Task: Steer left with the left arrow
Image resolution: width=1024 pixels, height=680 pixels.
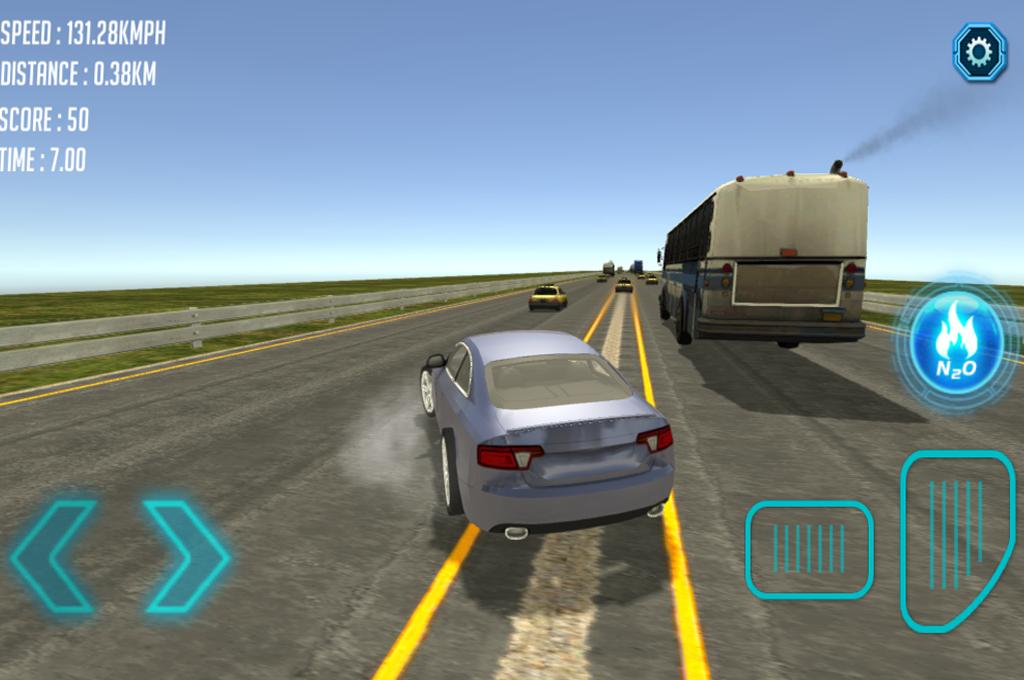Action: tap(55, 556)
